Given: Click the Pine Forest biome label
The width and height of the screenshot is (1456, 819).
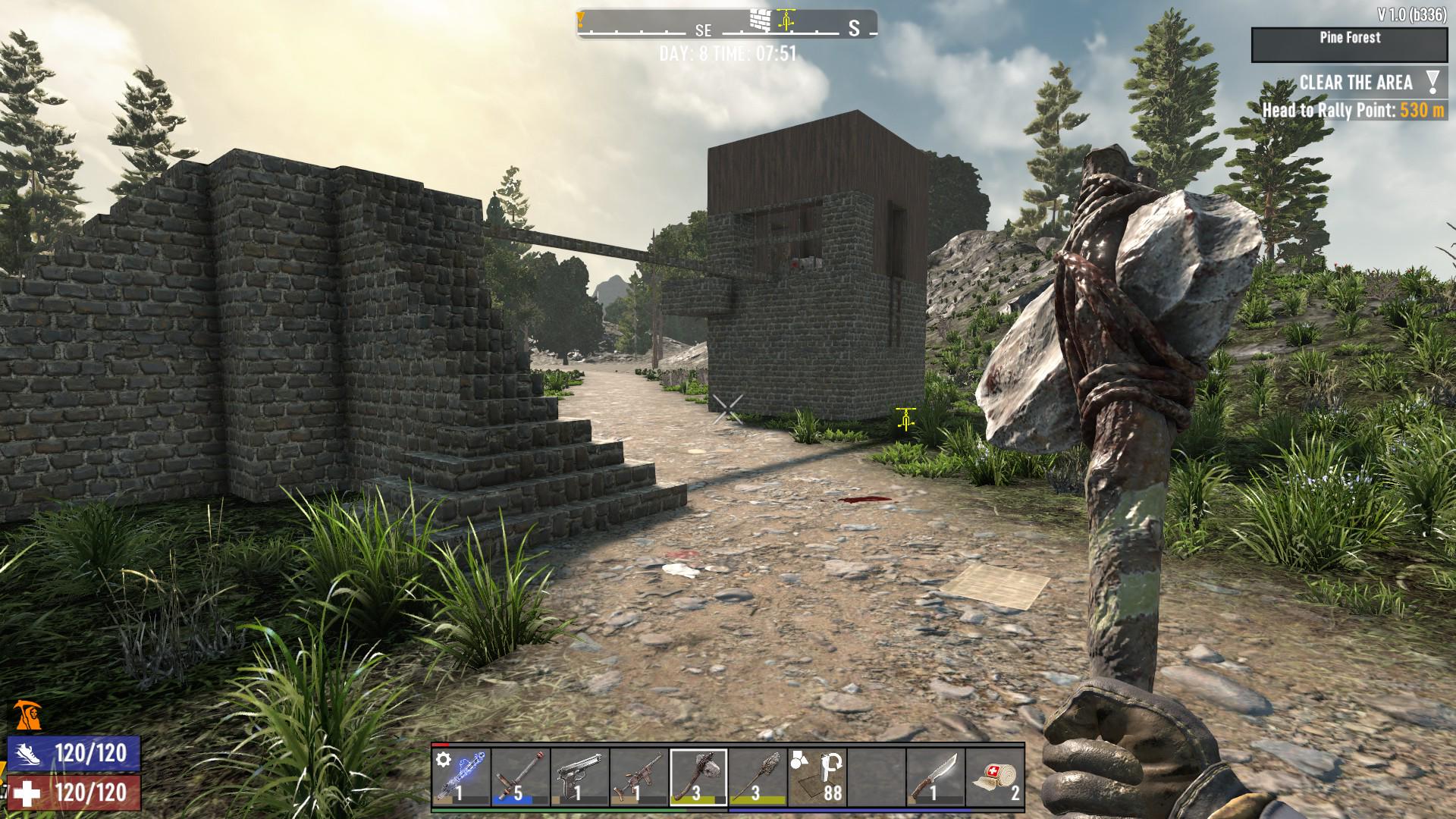Looking at the screenshot, I should [x=1349, y=39].
